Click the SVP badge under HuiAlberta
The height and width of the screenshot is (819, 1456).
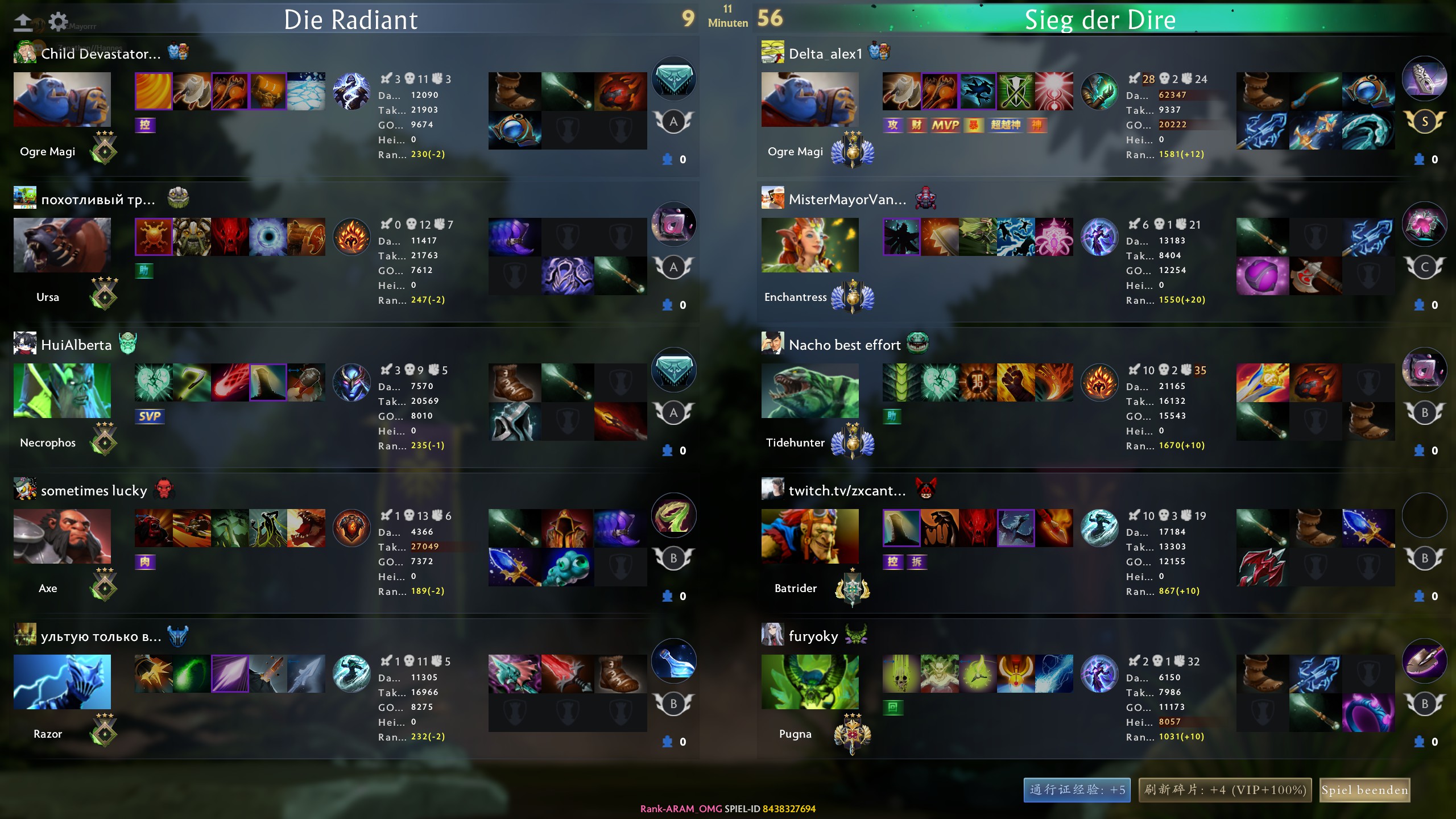click(150, 416)
